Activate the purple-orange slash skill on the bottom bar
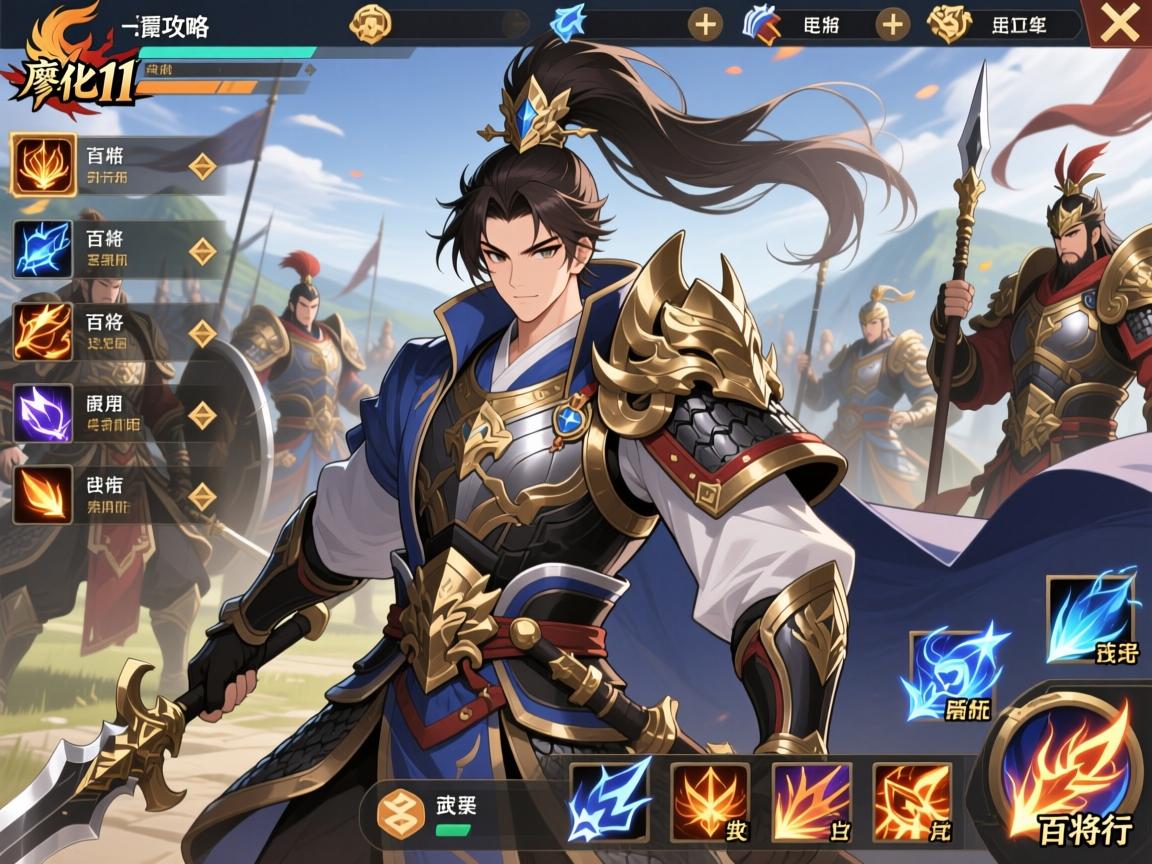This screenshot has height=864, width=1152. point(811,801)
